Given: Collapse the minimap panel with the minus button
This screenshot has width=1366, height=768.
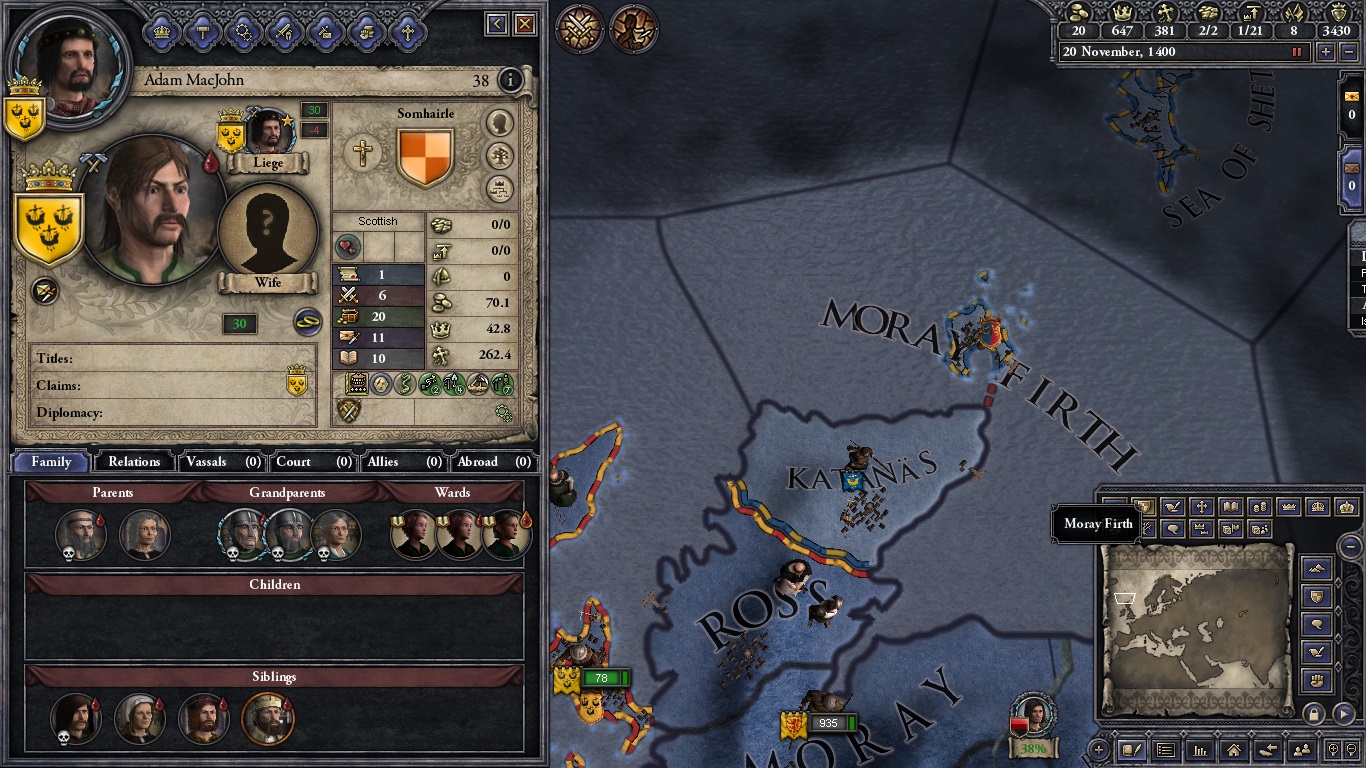Looking at the screenshot, I should coord(1349,546).
